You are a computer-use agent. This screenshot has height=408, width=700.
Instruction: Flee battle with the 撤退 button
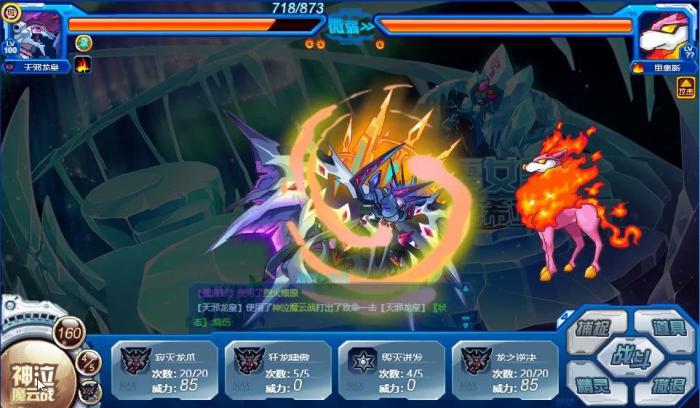click(x=667, y=385)
